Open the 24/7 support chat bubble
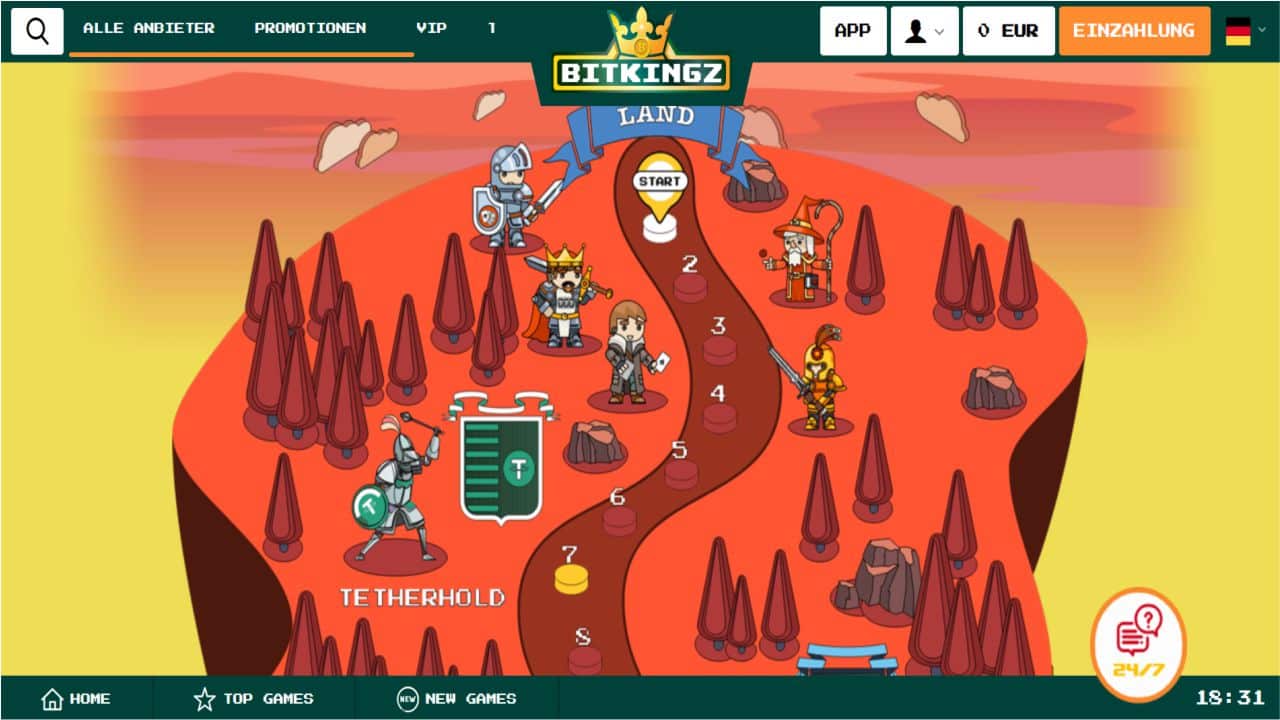This screenshot has height=720, width=1280. pyautogui.click(x=1138, y=644)
